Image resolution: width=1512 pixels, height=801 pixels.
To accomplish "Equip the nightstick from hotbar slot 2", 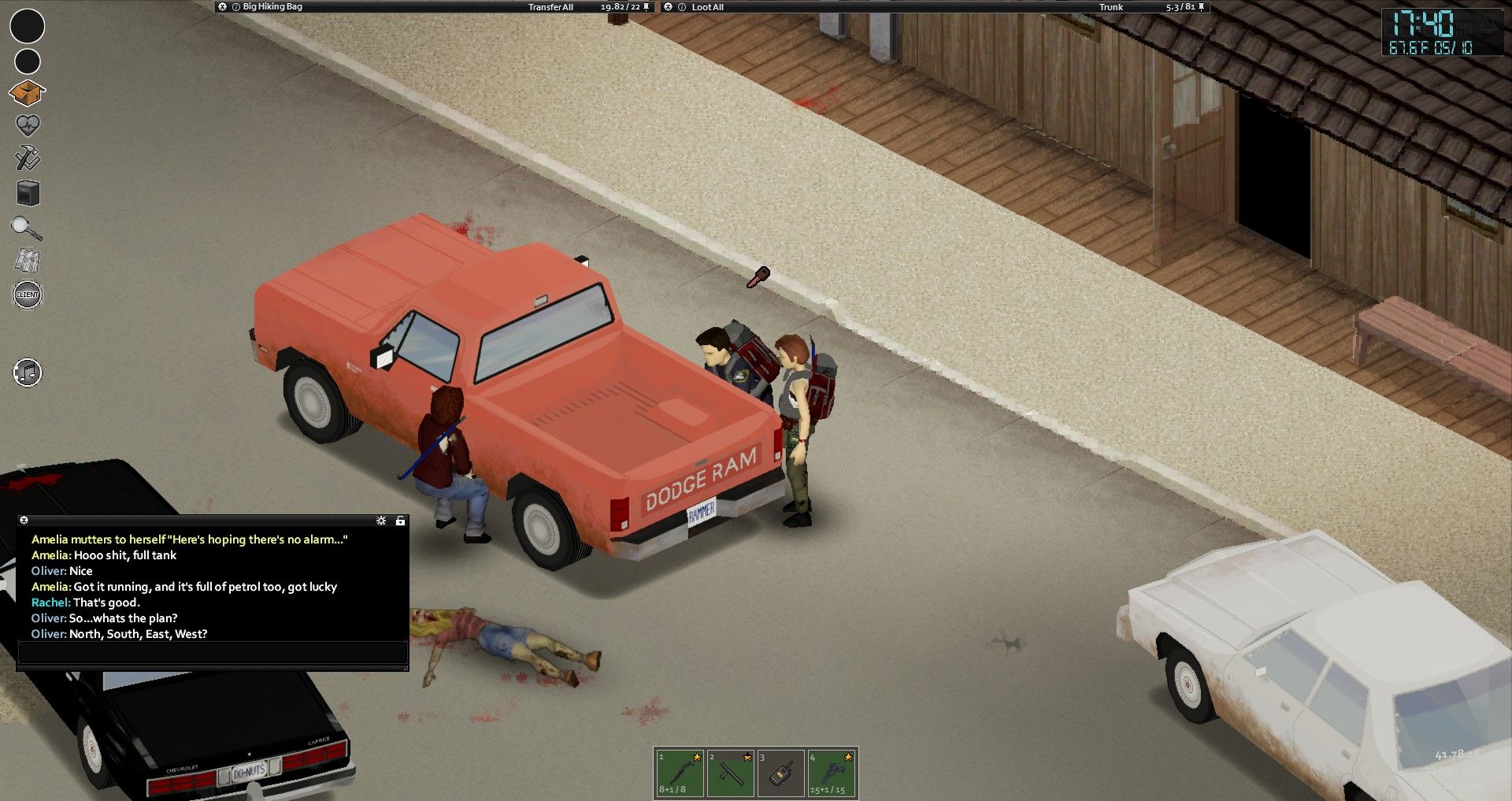I will 730,773.
